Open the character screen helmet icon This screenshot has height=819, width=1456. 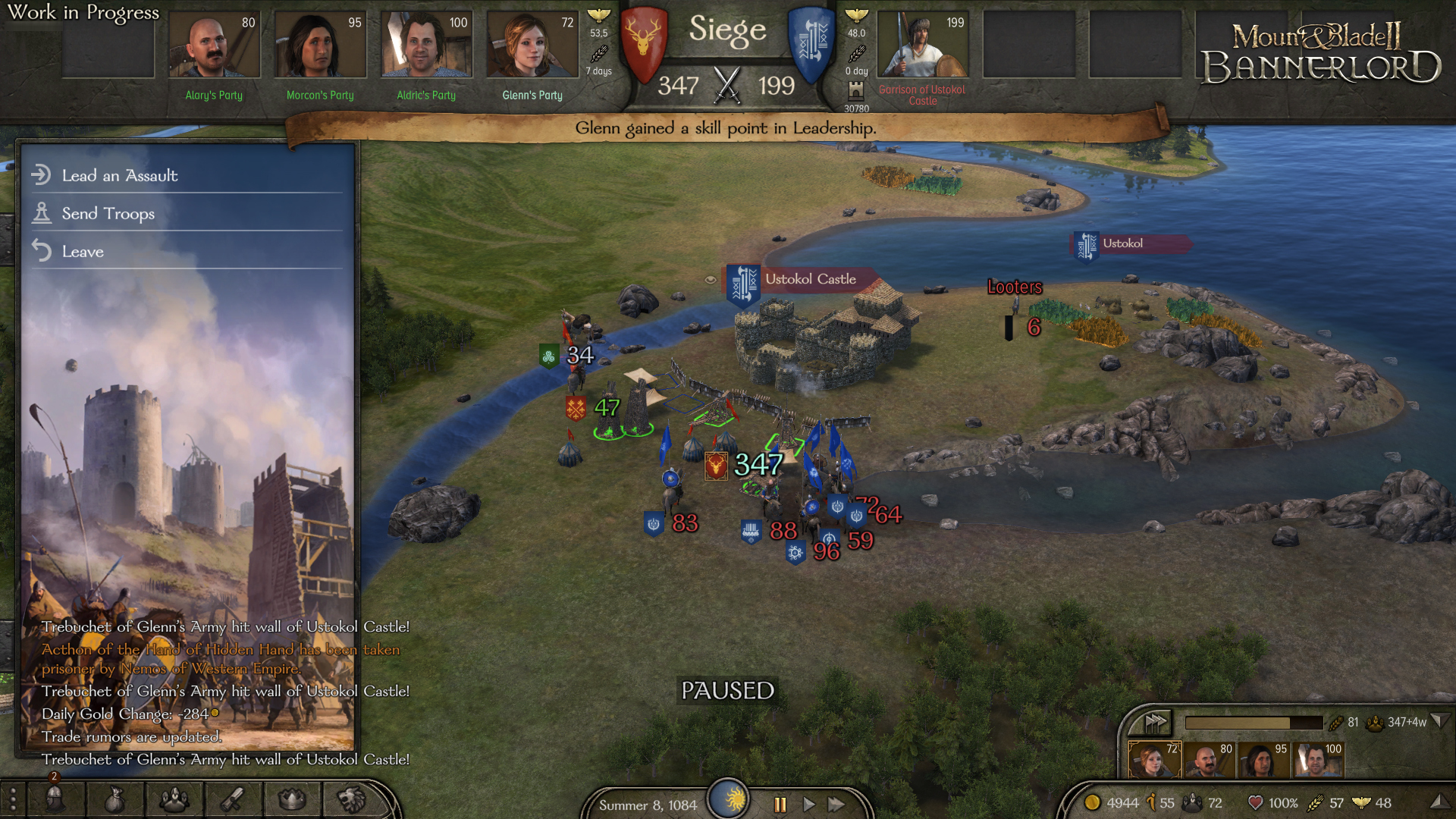[x=55, y=799]
